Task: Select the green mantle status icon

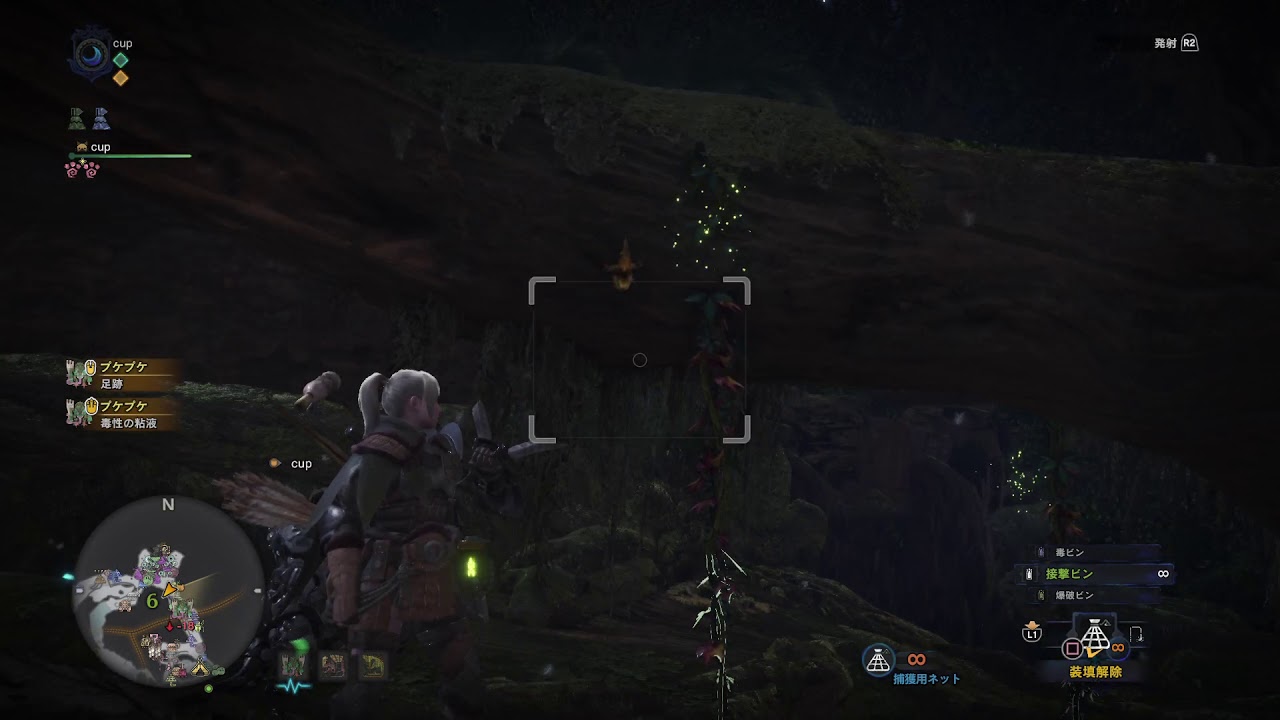Action: (x=77, y=120)
